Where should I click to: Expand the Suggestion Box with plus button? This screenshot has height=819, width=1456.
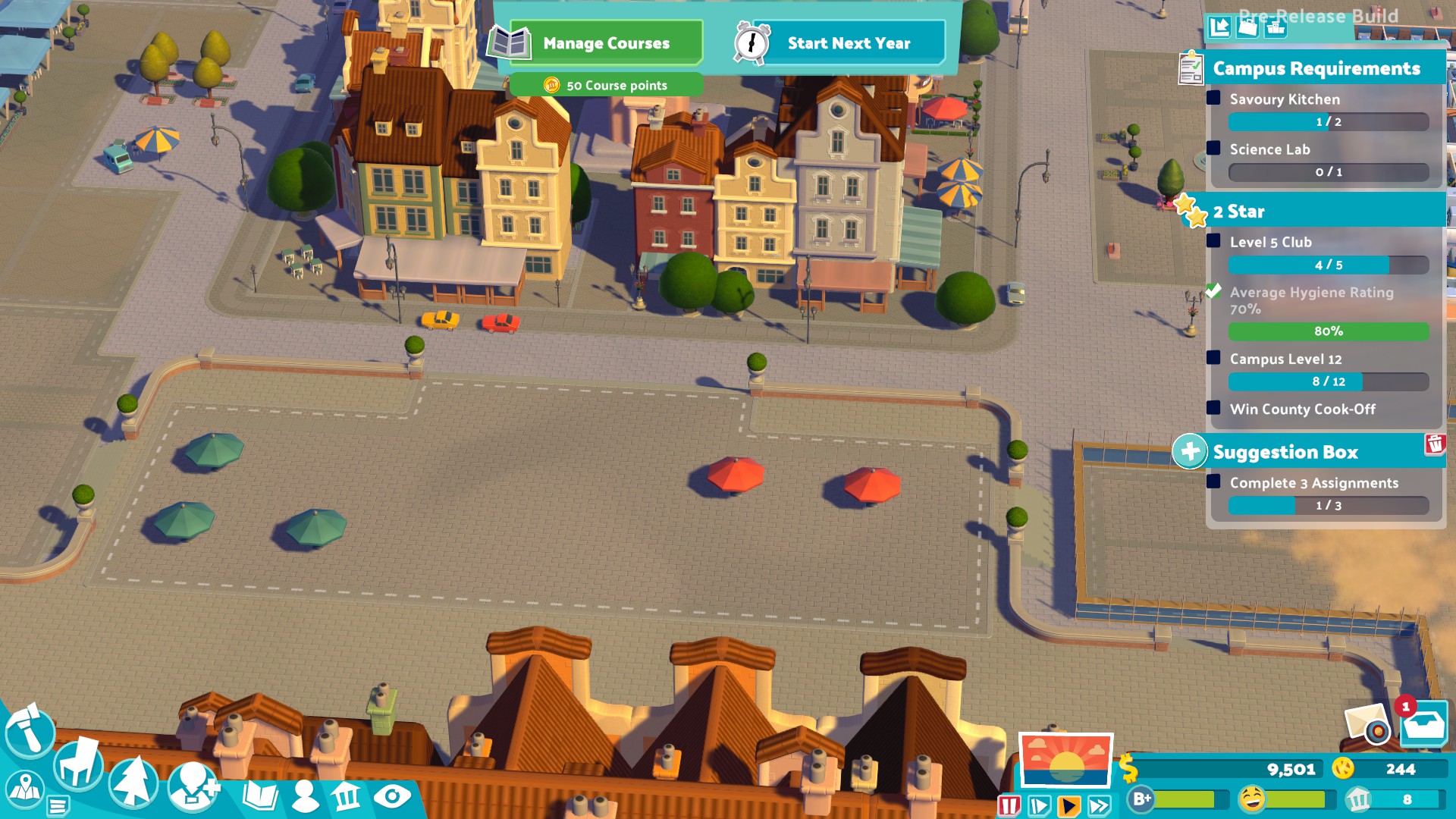coord(1191,450)
